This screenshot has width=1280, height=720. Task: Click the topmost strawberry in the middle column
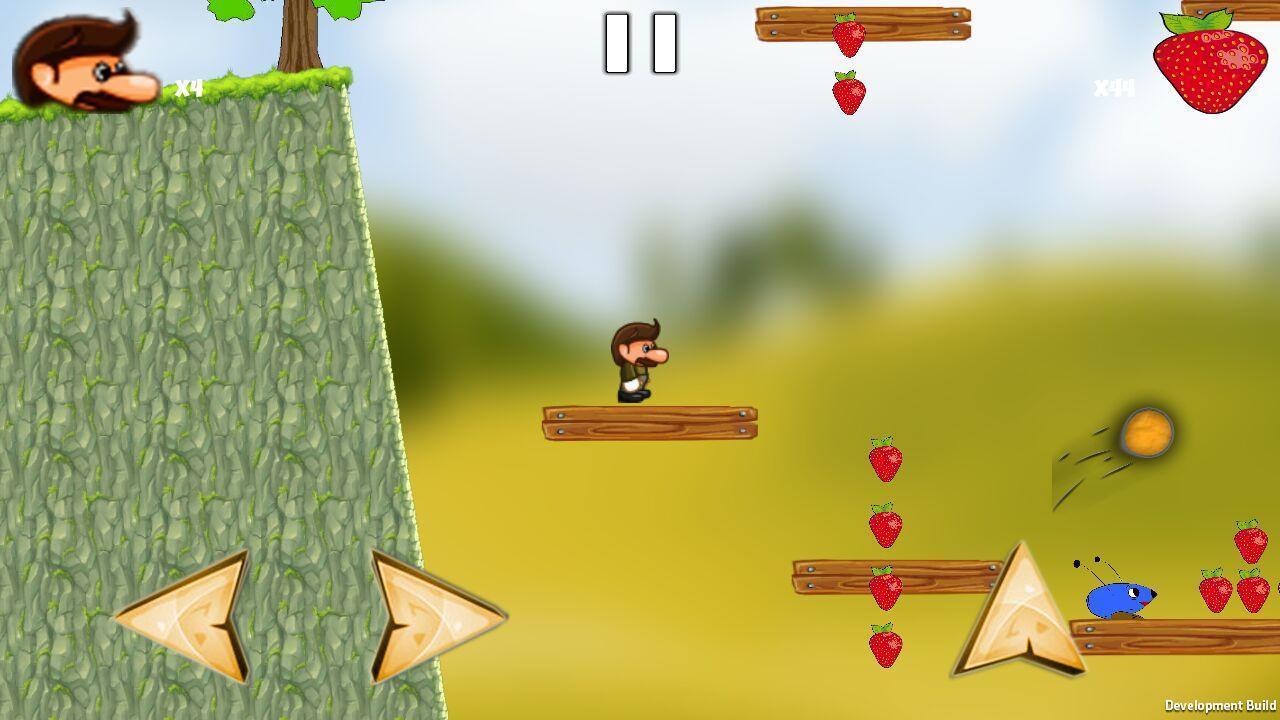tap(884, 460)
